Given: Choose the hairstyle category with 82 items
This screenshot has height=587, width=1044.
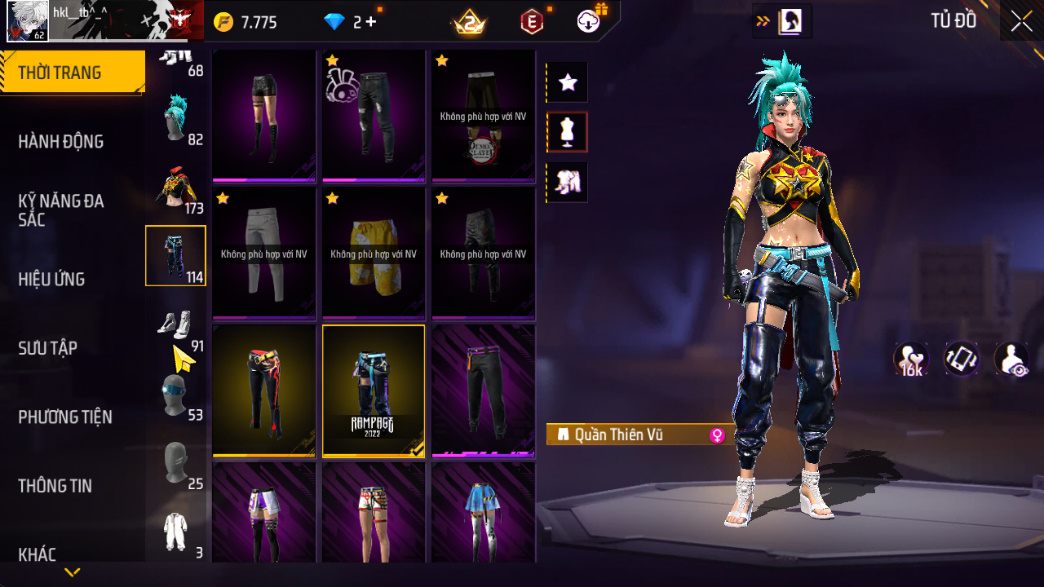Looking at the screenshot, I should 177,120.
